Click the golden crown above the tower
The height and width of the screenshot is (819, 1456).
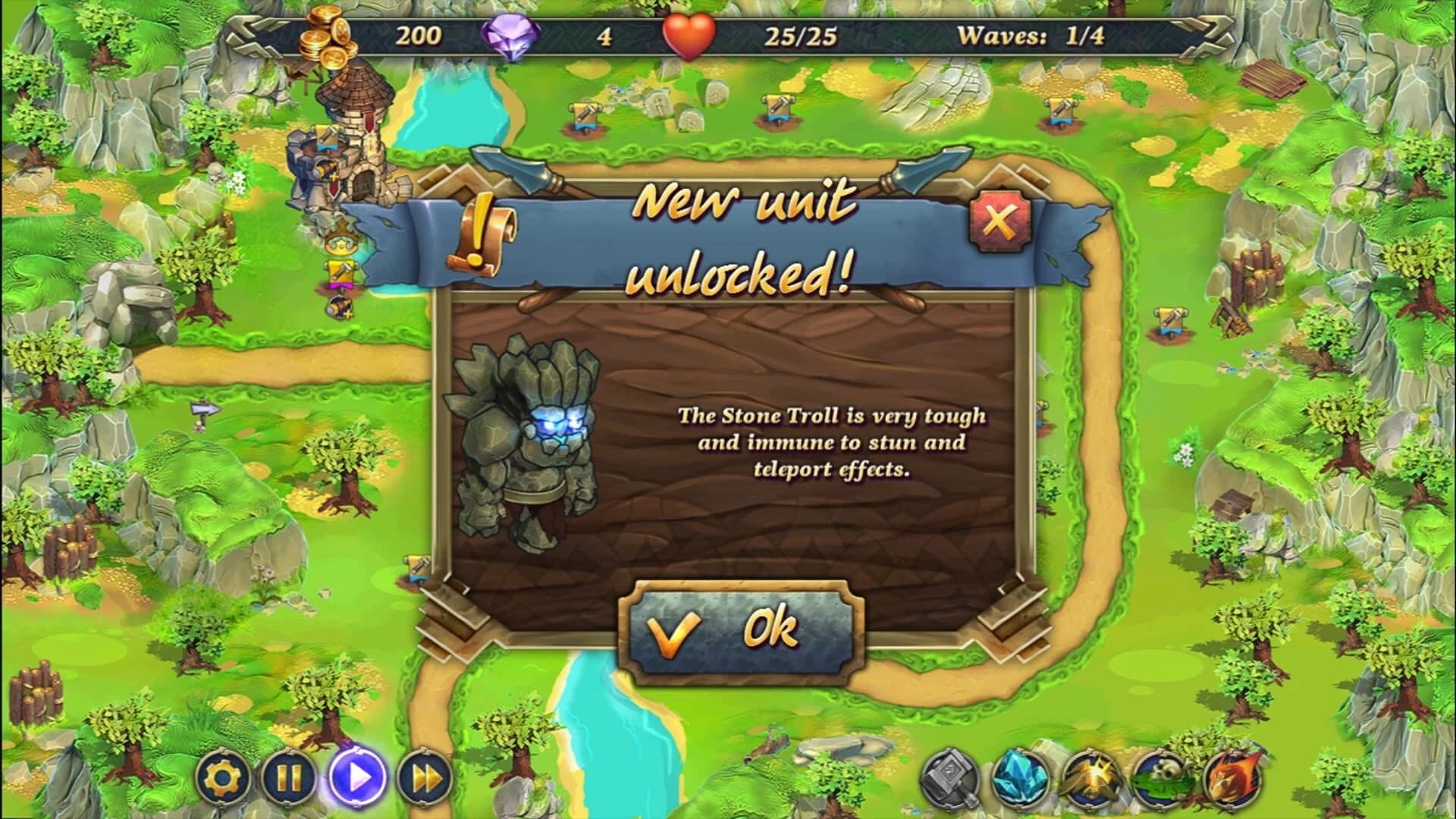[340, 241]
